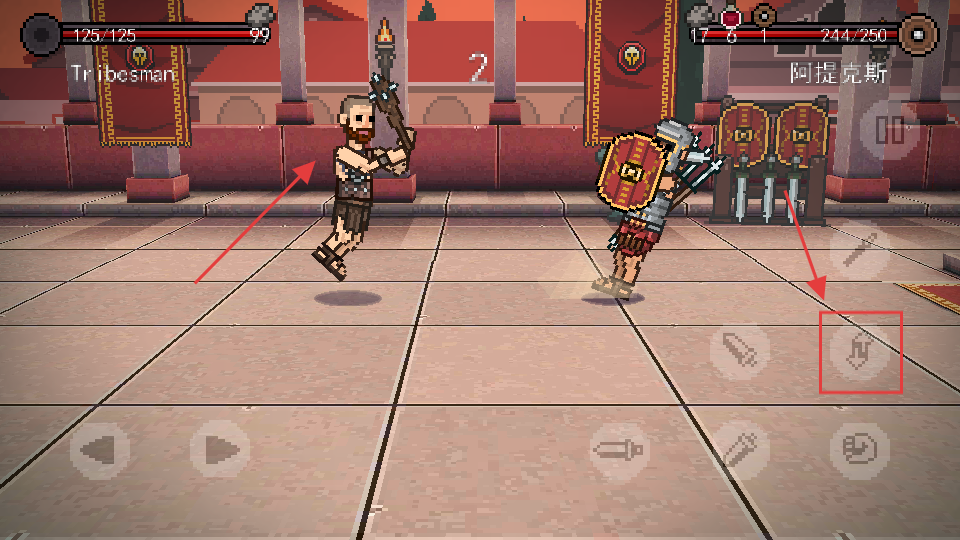
Task: Tap the round shield action button
Action: tap(860, 450)
